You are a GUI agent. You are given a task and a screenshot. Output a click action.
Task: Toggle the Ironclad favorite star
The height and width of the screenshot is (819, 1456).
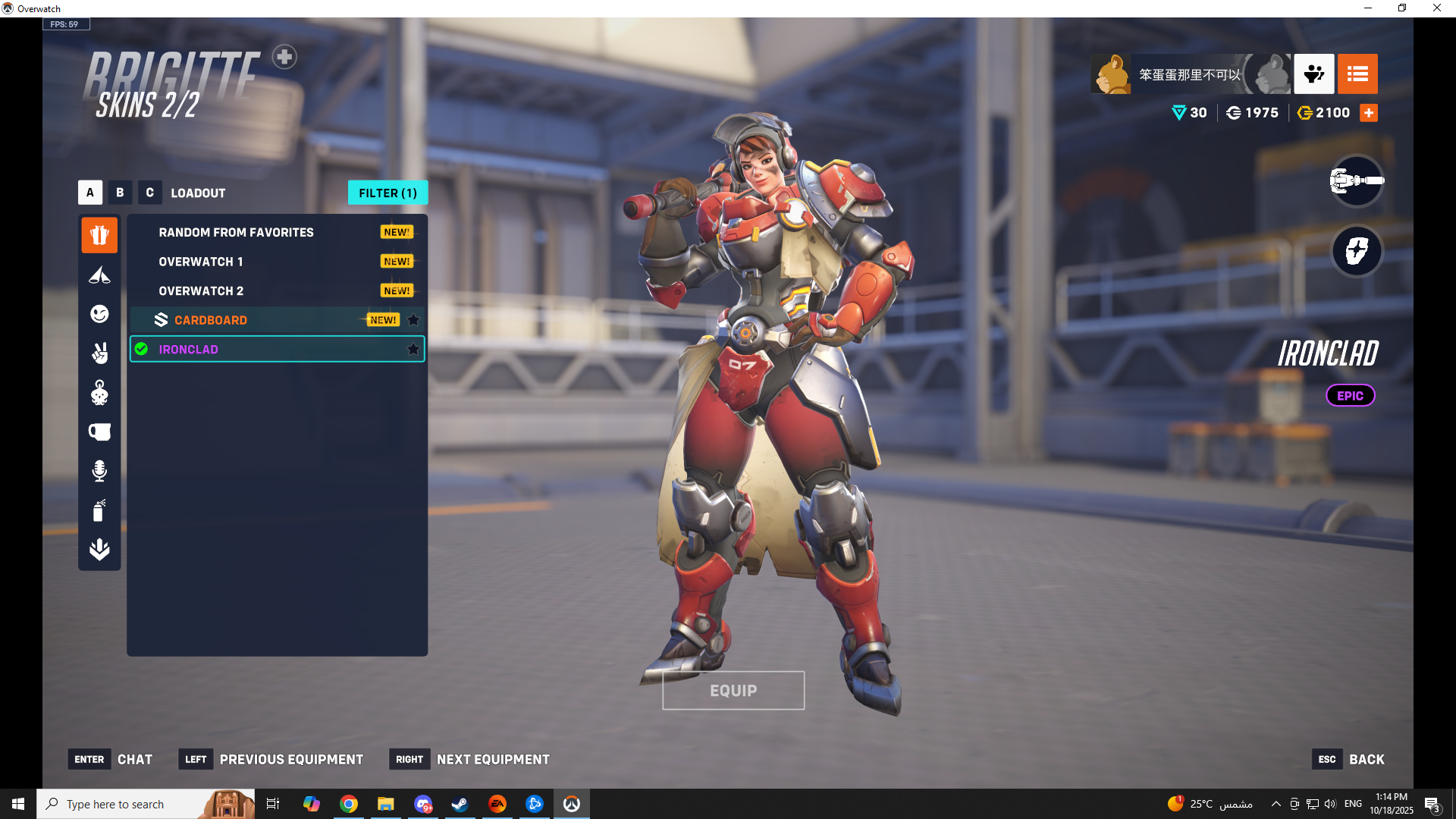pyautogui.click(x=413, y=350)
